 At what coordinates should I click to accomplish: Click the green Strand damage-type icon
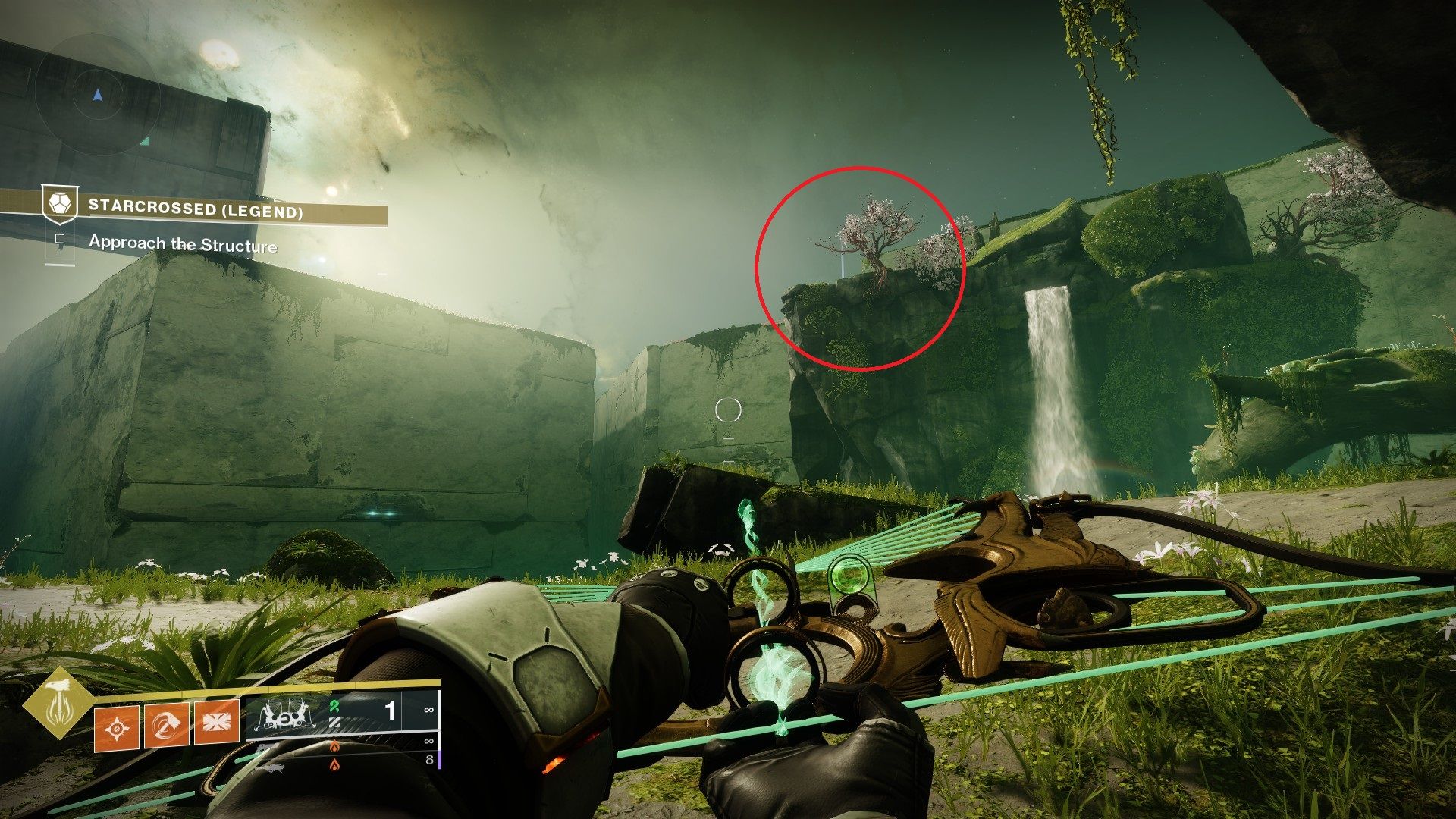coord(335,707)
